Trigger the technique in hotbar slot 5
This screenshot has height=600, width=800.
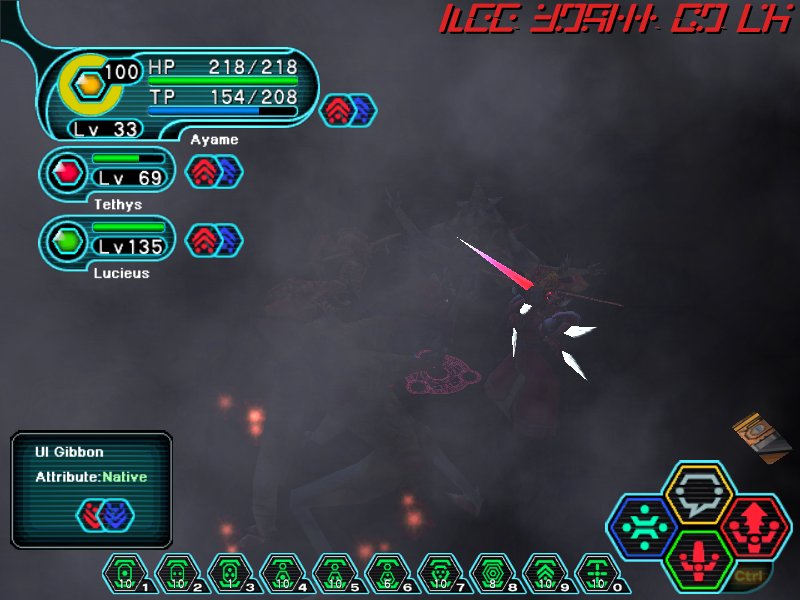click(334, 574)
